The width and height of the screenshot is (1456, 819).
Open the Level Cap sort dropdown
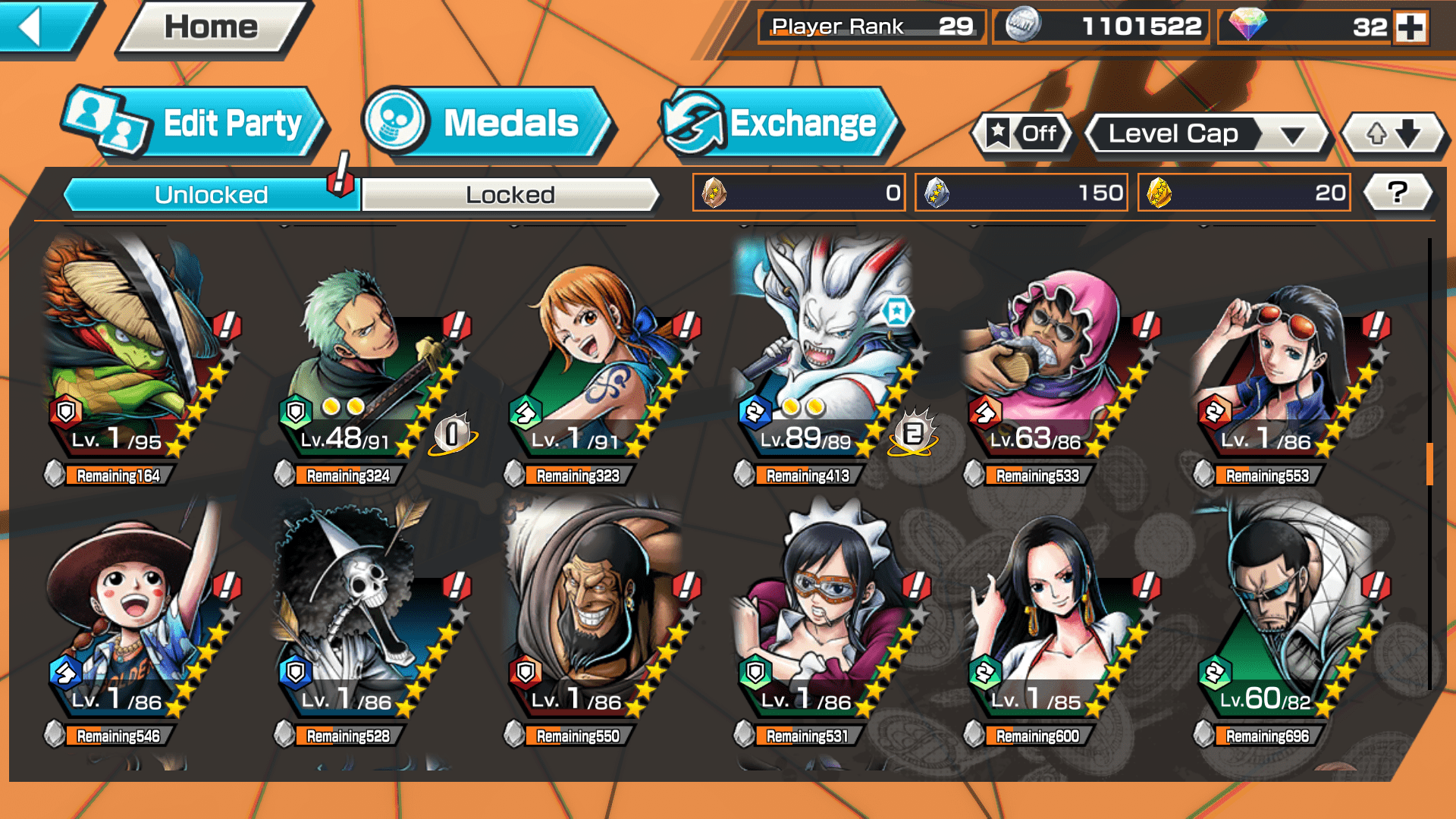pos(1208,134)
